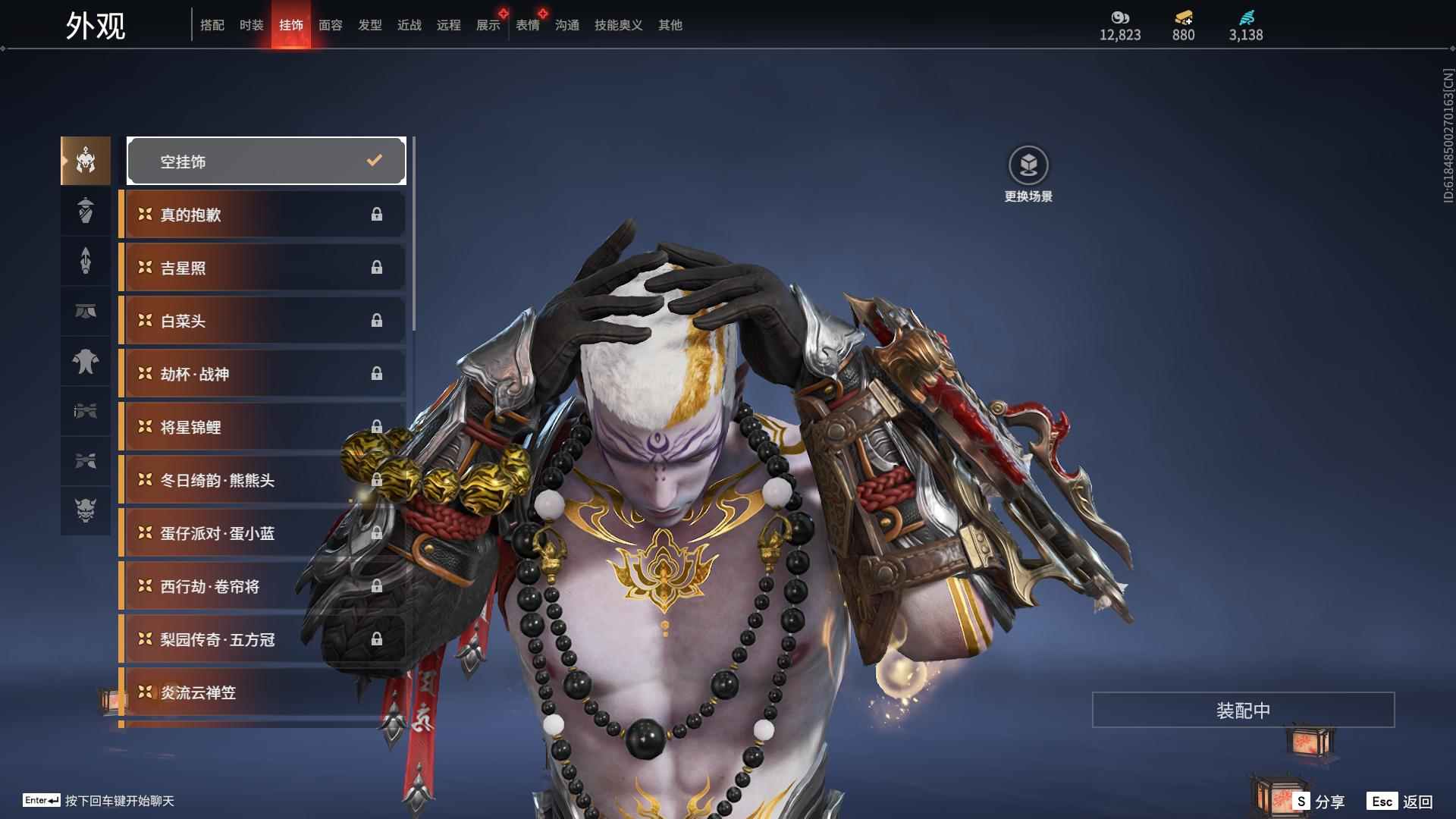Select the demon mask category icon
Image resolution: width=1456 pixels, height=819 pixels.
coord(86,510)
